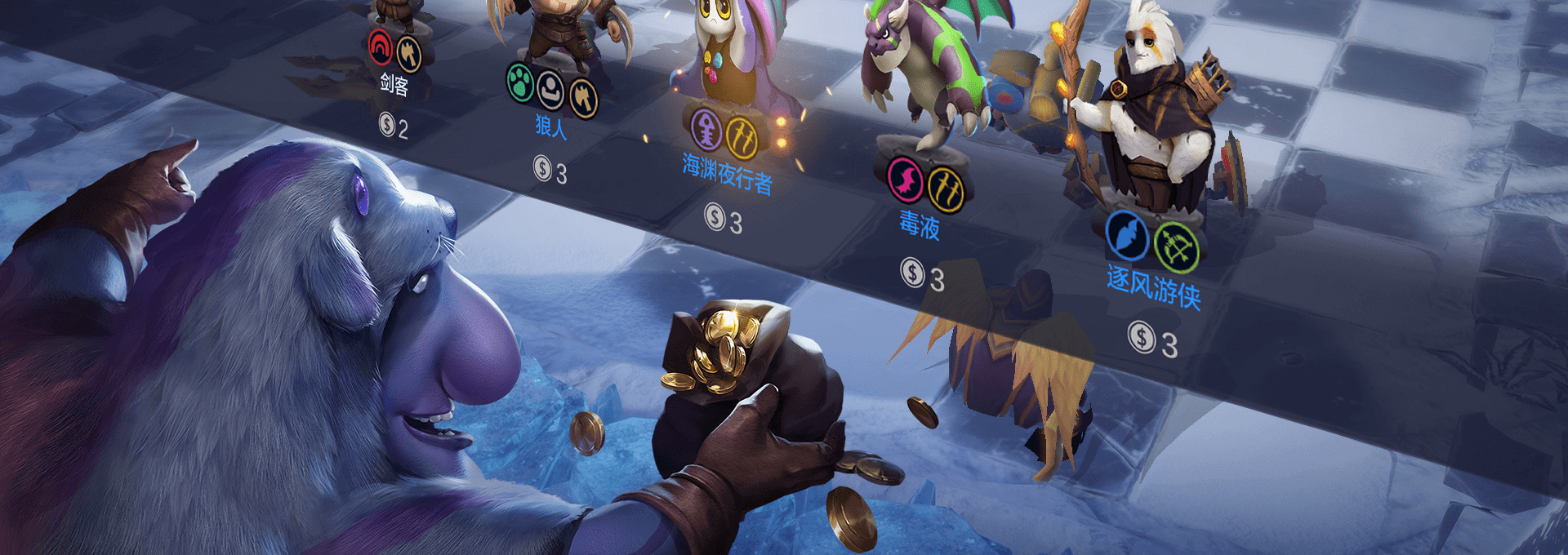The width and height of the screenshot is (1568, 555).
Task: Click the pink dragon icon above 毒液
Action: coord(906,180)
